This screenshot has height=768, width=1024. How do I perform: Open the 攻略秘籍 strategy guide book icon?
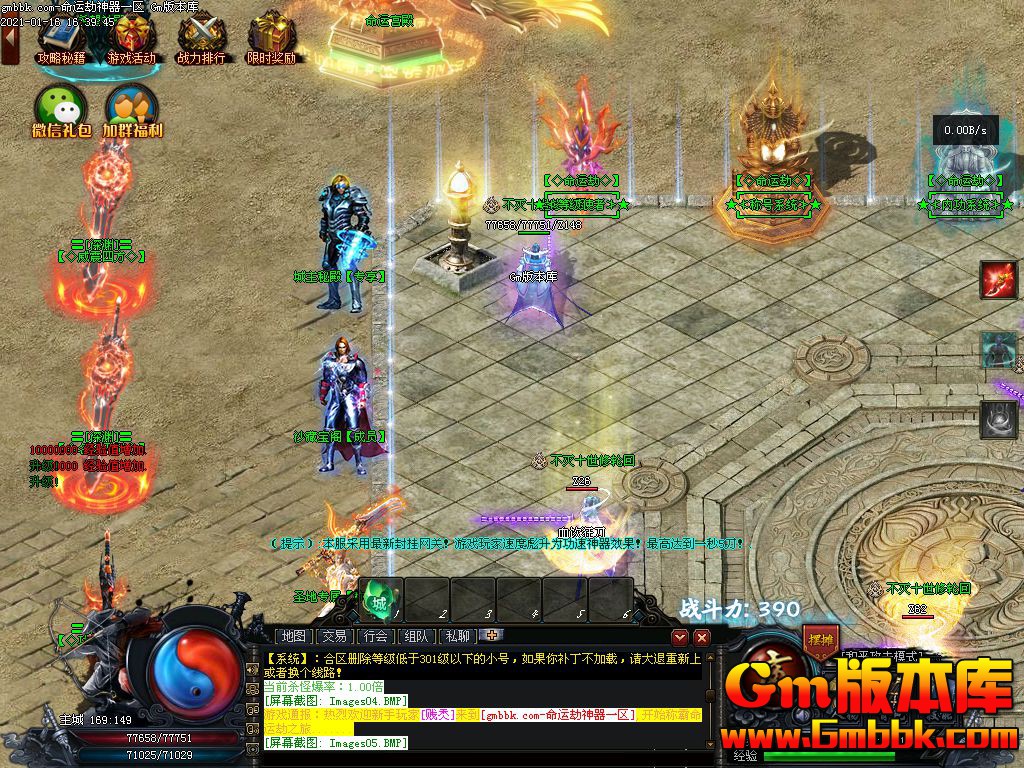(62, 37)
